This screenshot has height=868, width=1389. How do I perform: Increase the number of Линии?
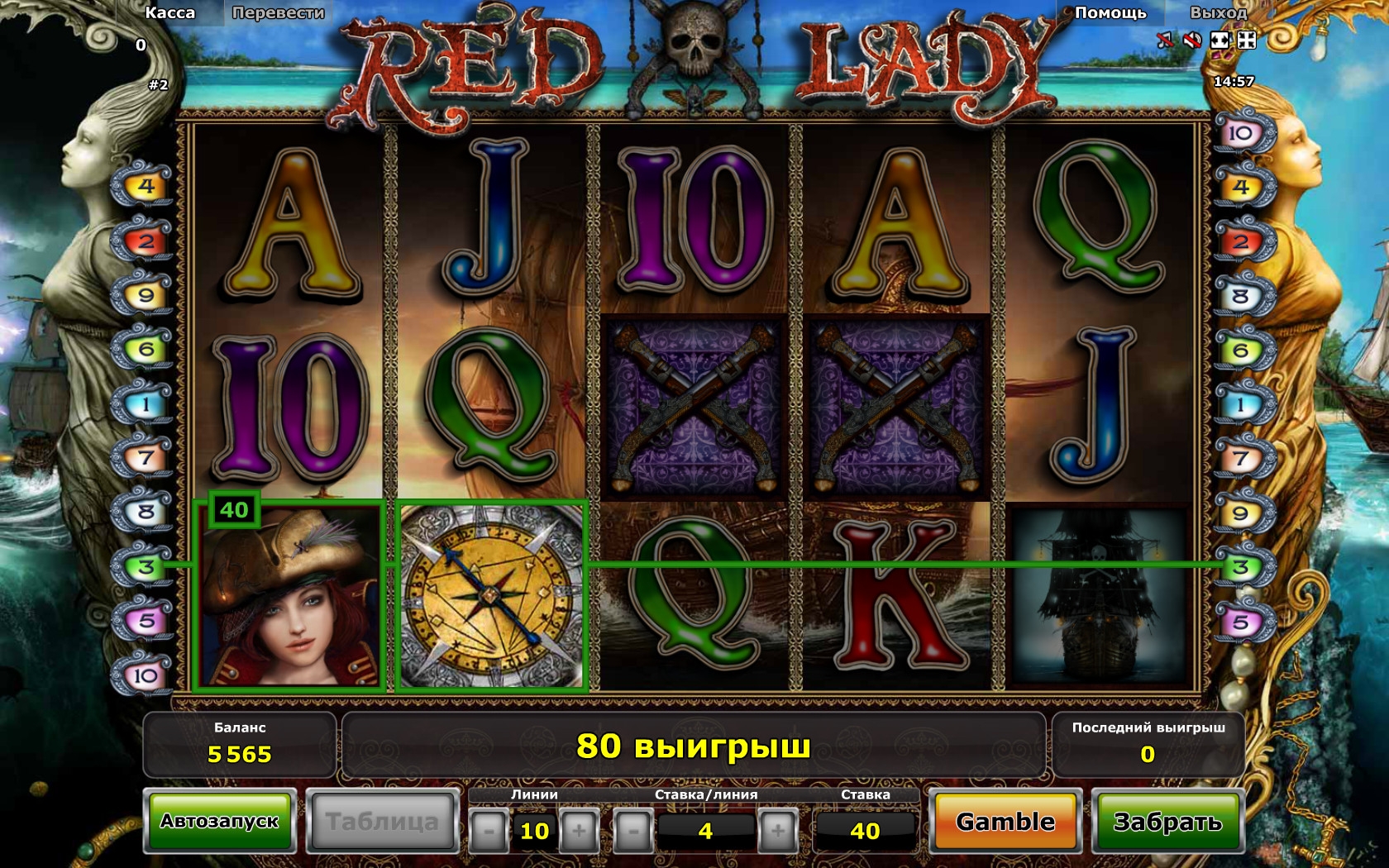579,831
